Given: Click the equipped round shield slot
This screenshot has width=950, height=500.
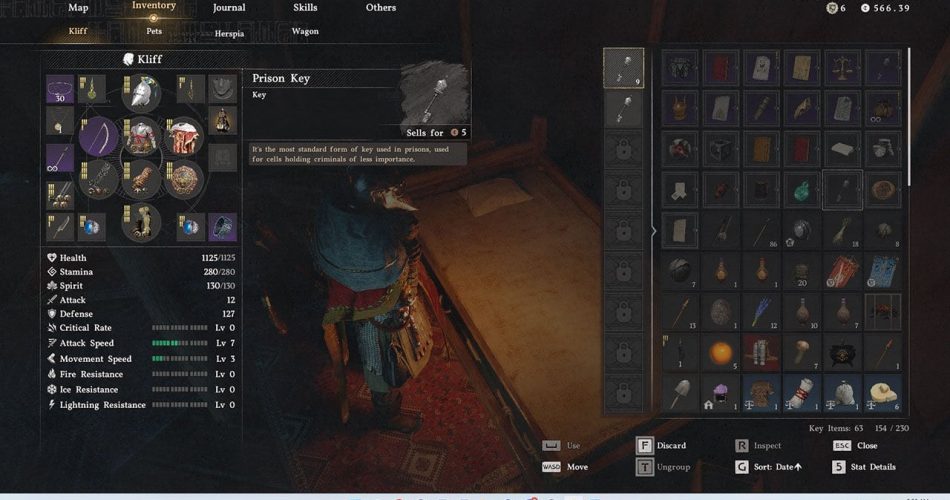Looking at the screenshot, I should [x=184, y=180].
